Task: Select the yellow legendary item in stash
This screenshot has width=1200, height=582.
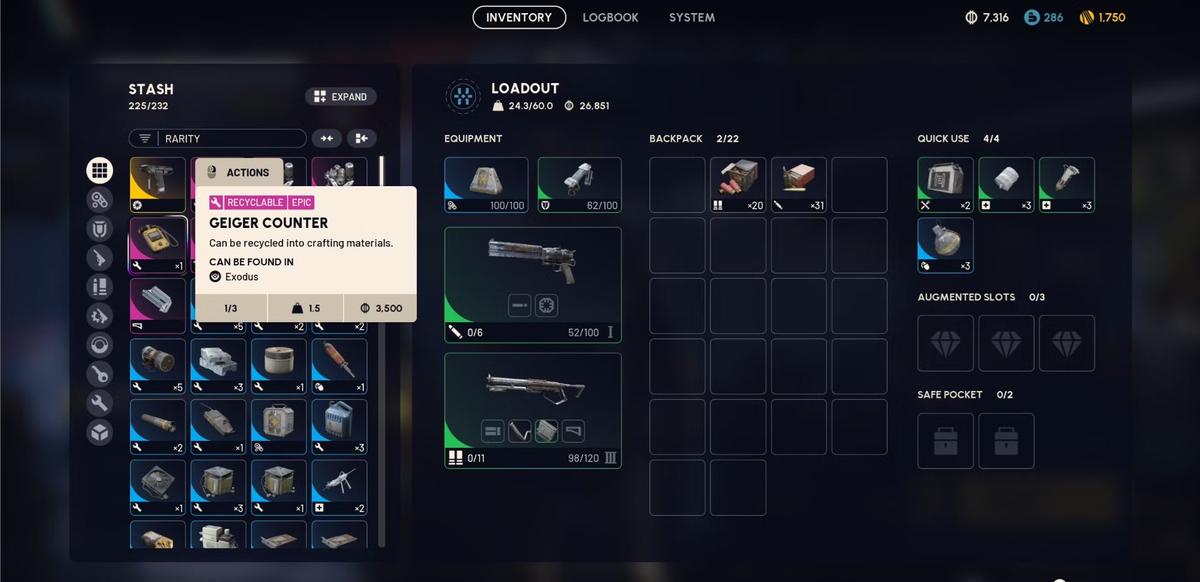Action: (158, 185)
